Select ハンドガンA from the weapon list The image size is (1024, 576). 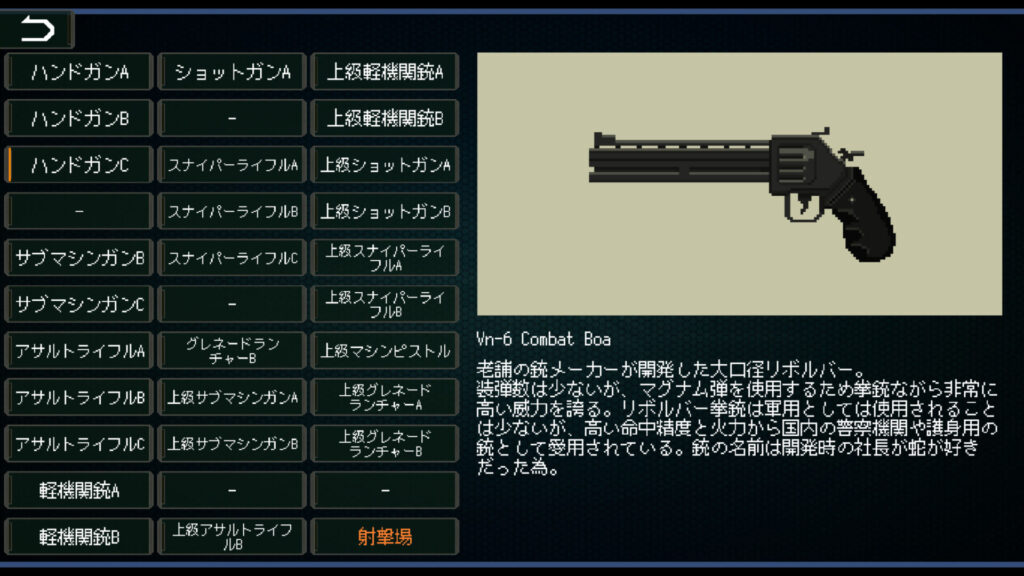pyautogui.click(x=80, y=72)
